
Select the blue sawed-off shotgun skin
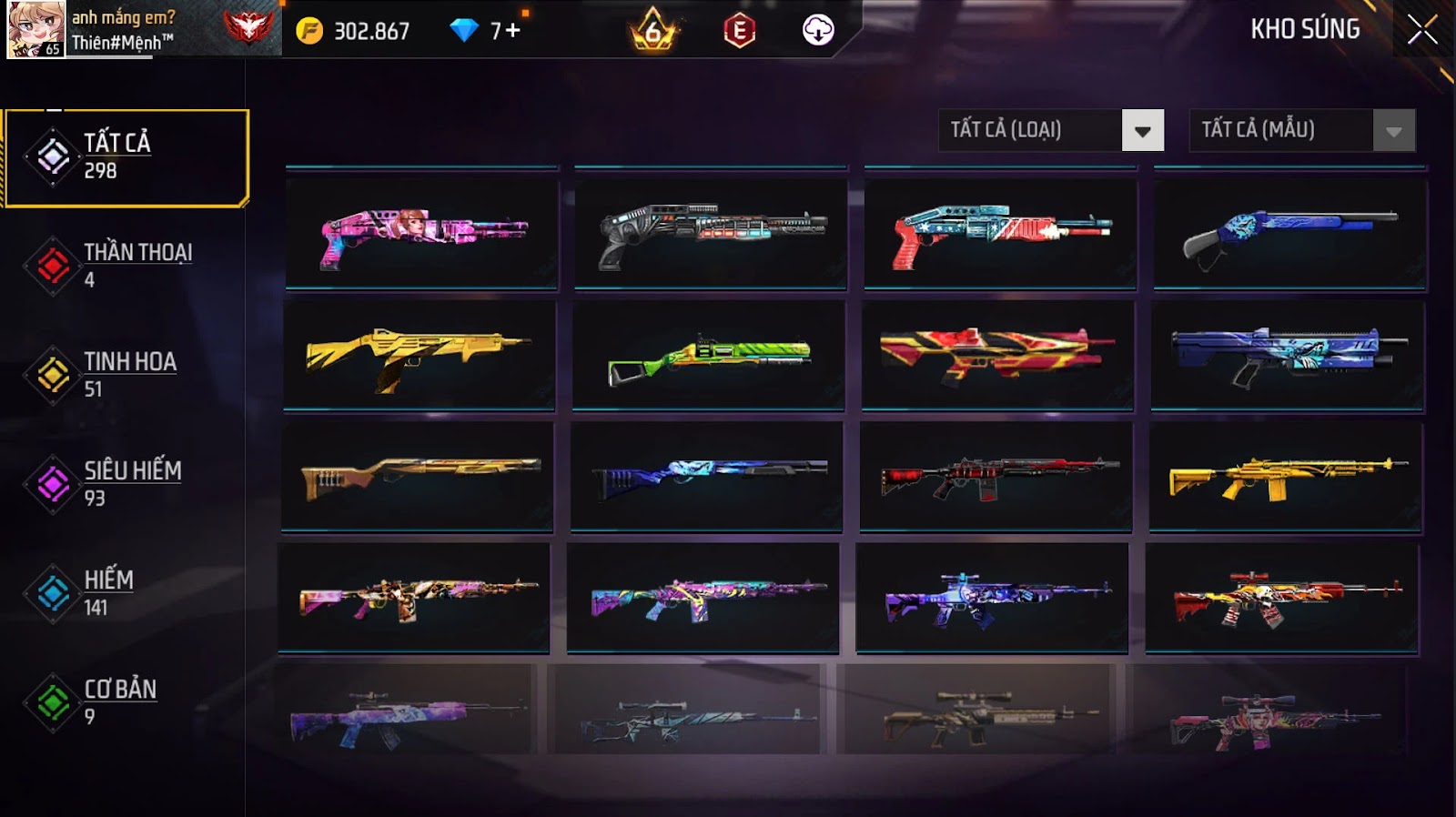1289,235
